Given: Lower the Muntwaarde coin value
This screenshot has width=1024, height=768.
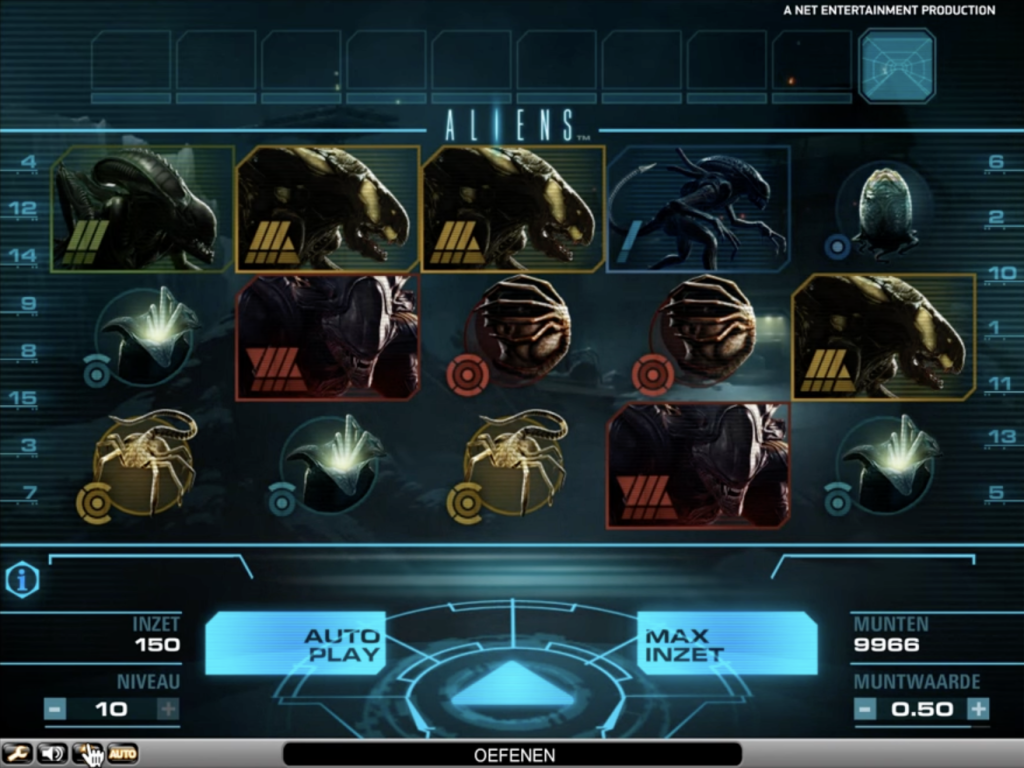Looking at the screenshot, I should pyautogui.click(x=865, y=709).
